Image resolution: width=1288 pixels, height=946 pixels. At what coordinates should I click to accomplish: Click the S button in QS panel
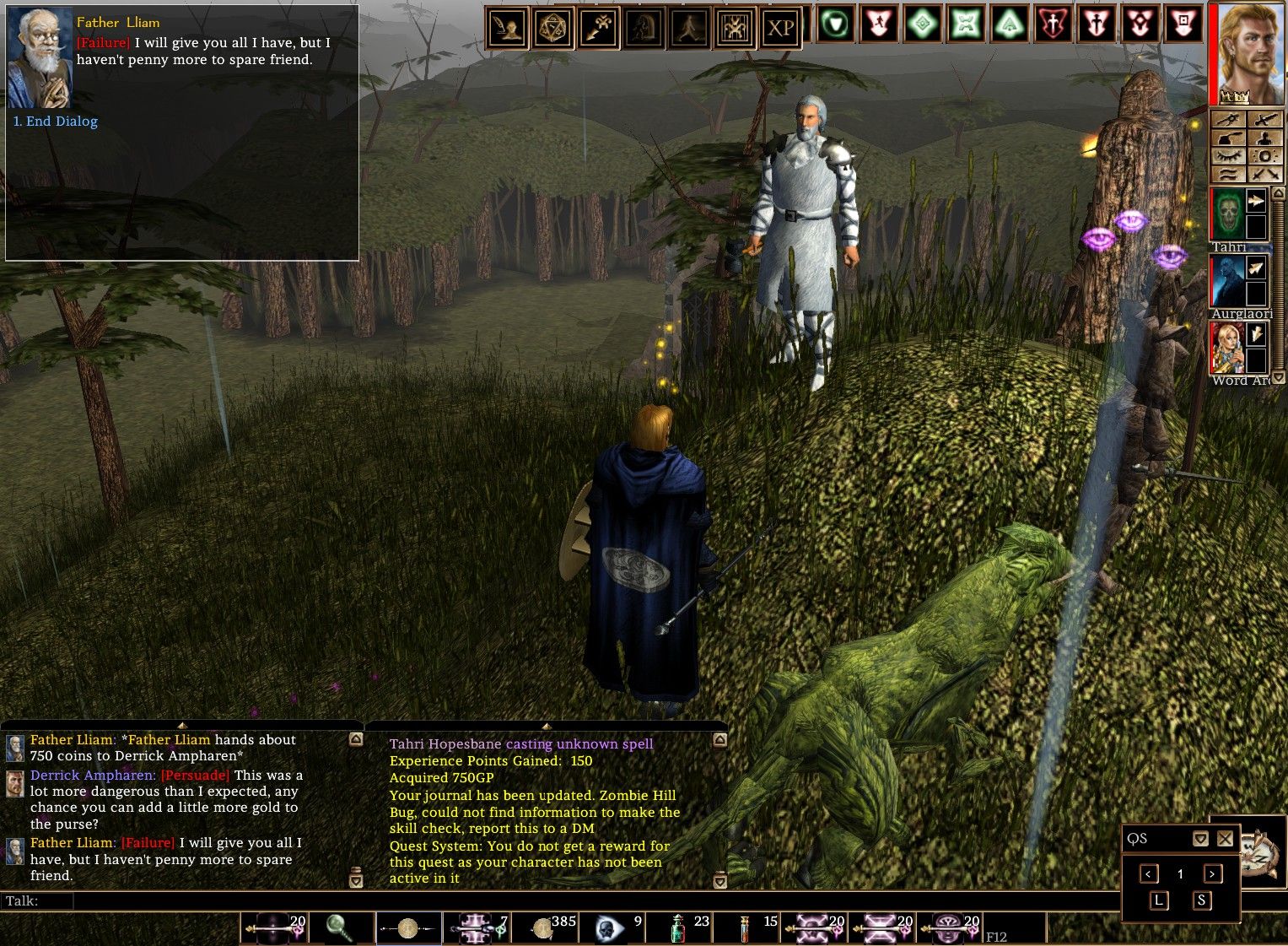(x=1201, y=900)
